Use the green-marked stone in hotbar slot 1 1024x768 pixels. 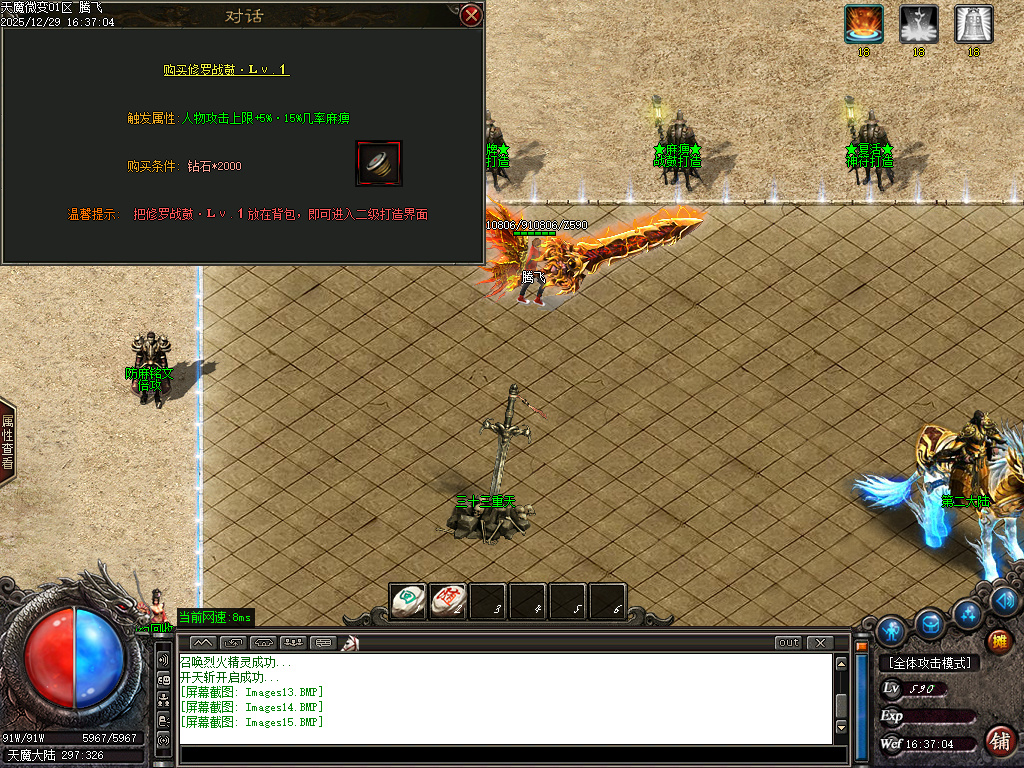[x=407, y=600]
